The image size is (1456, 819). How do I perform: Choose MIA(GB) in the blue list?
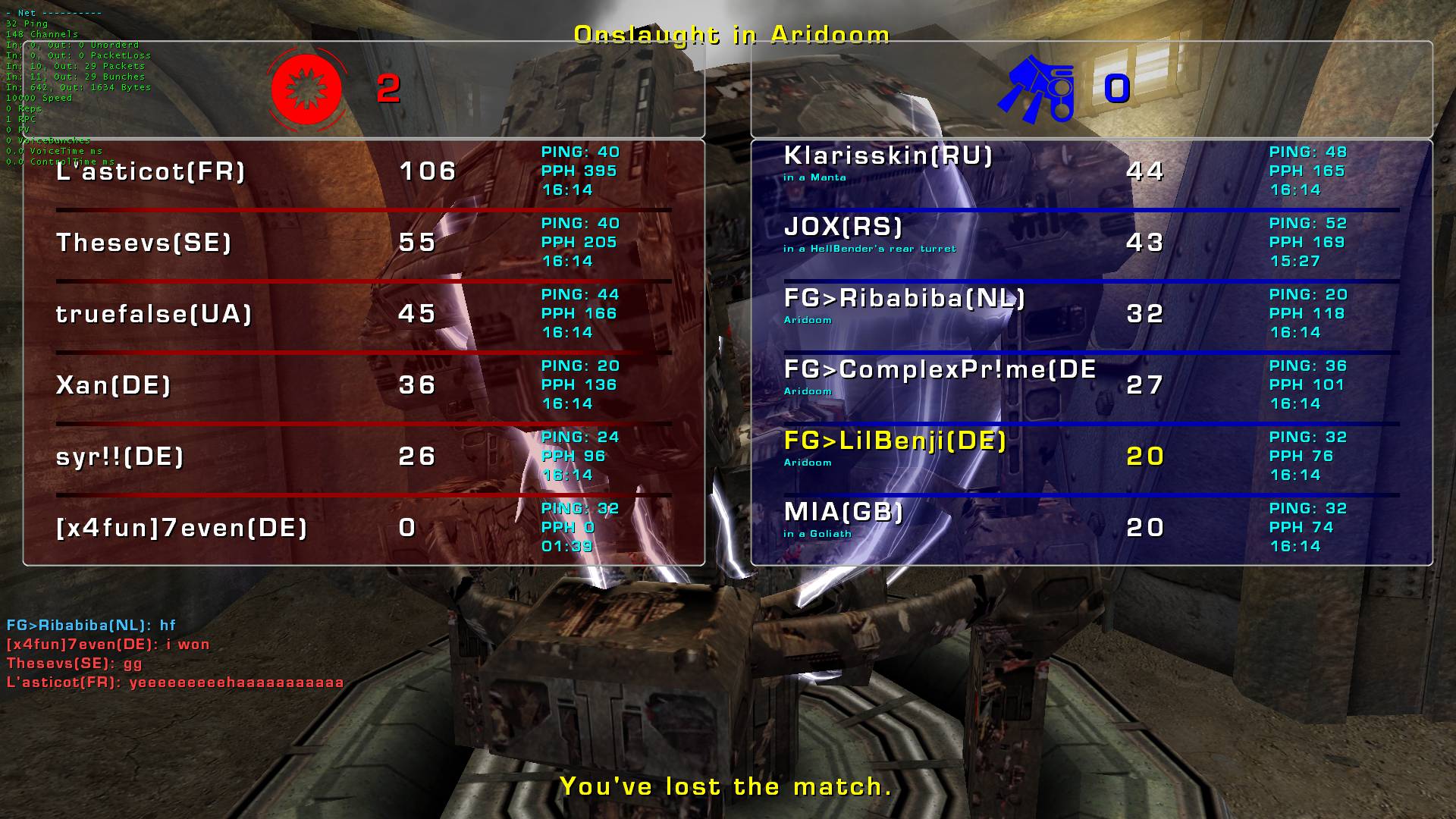tap(844, 513)
